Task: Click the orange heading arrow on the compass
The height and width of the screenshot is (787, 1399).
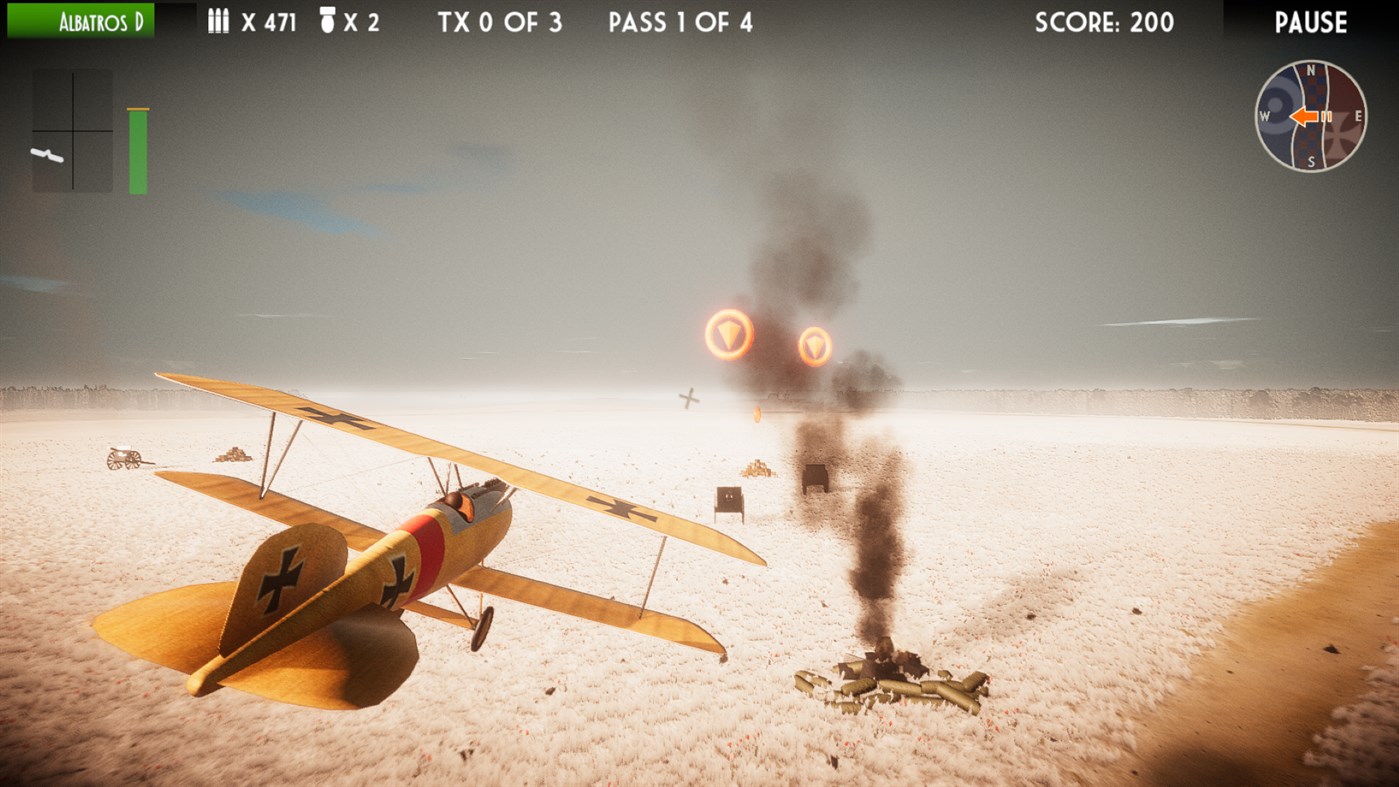Action: 1302,116
